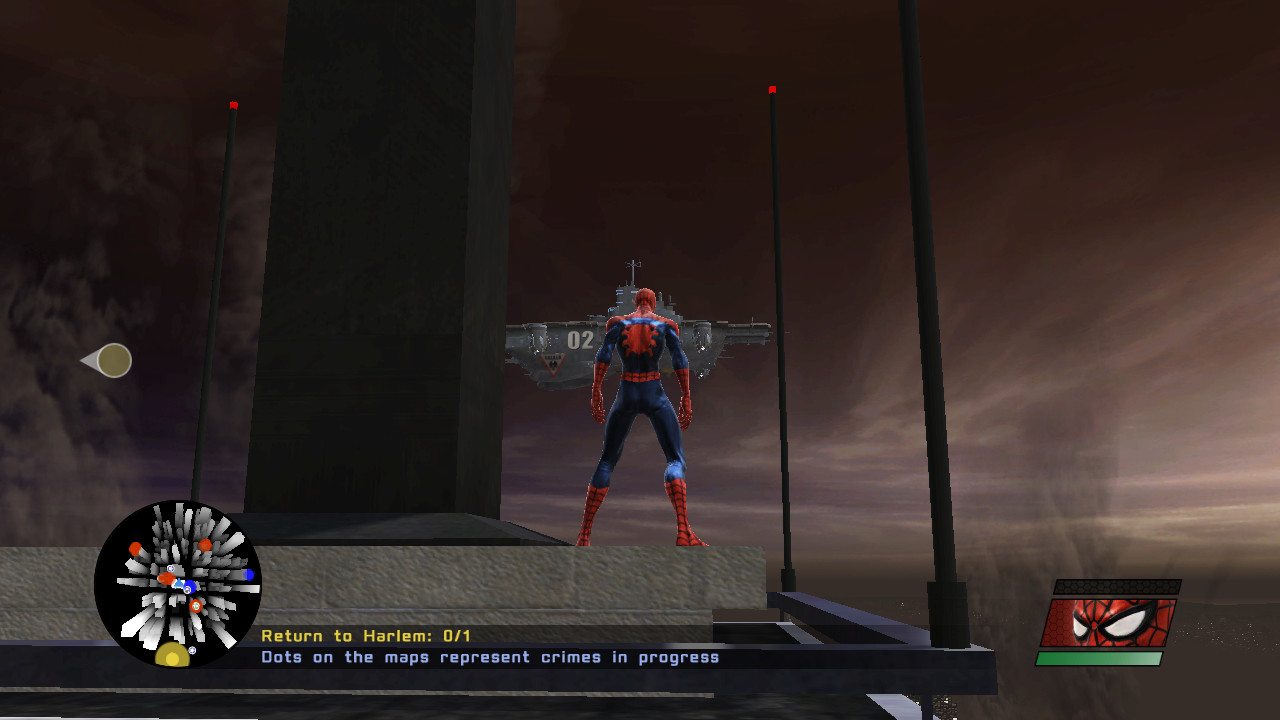Image resolution: width=1280 pixels, height=720 pixels.
Task: Click the blue dot at the minimap's right edge
Action: (x=248, y=574)
